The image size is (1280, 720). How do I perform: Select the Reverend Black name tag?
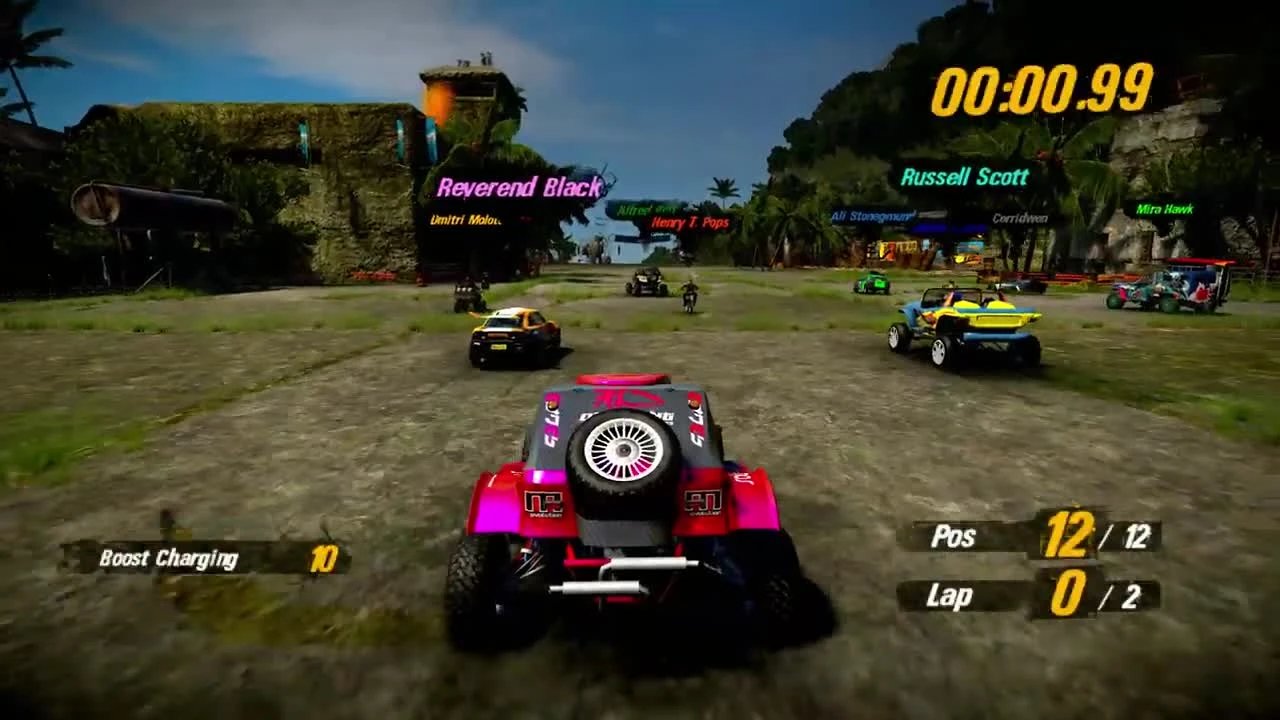[519, 187]
